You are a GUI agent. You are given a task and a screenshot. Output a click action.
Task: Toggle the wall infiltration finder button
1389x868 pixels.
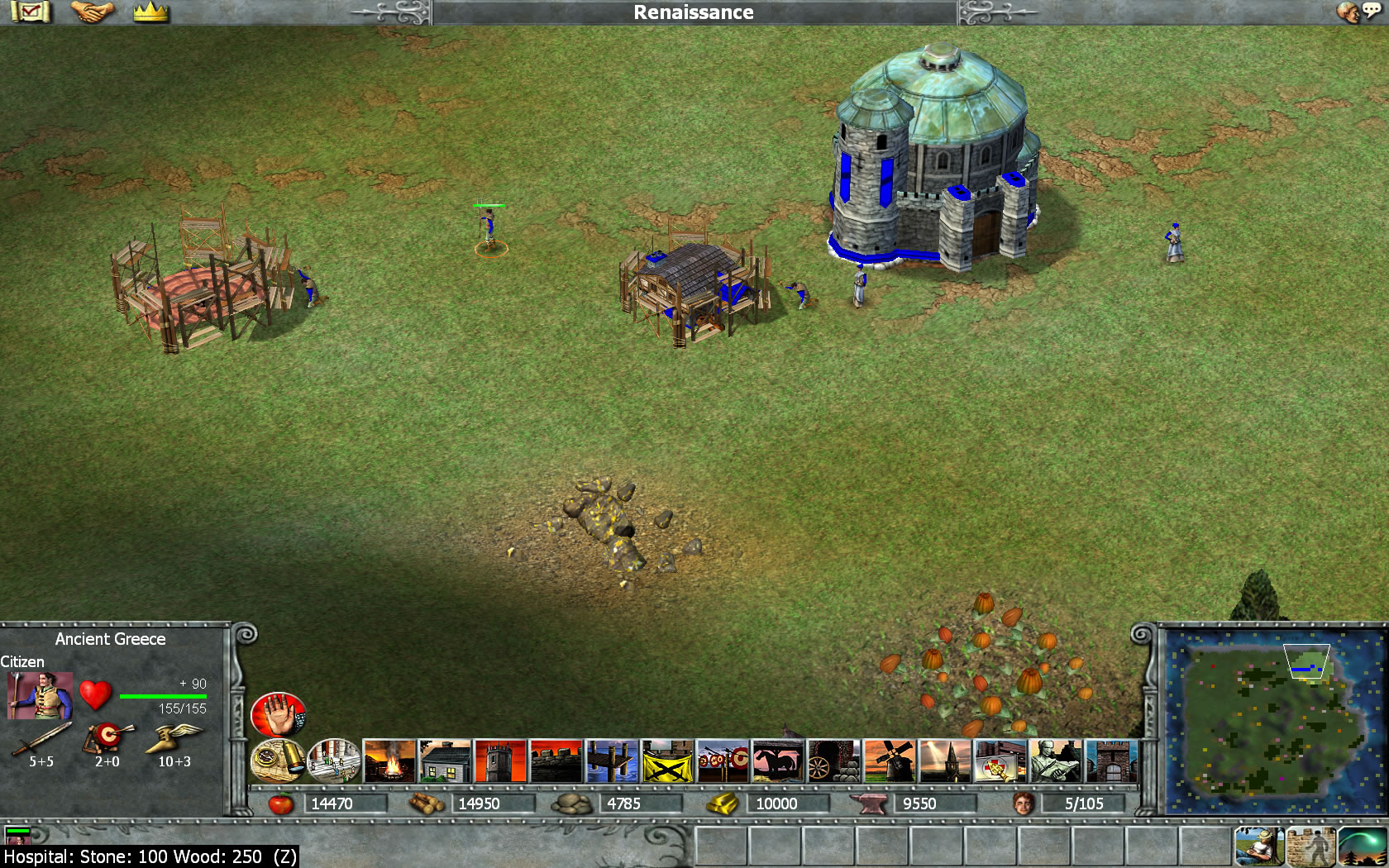click(1310, 845)
